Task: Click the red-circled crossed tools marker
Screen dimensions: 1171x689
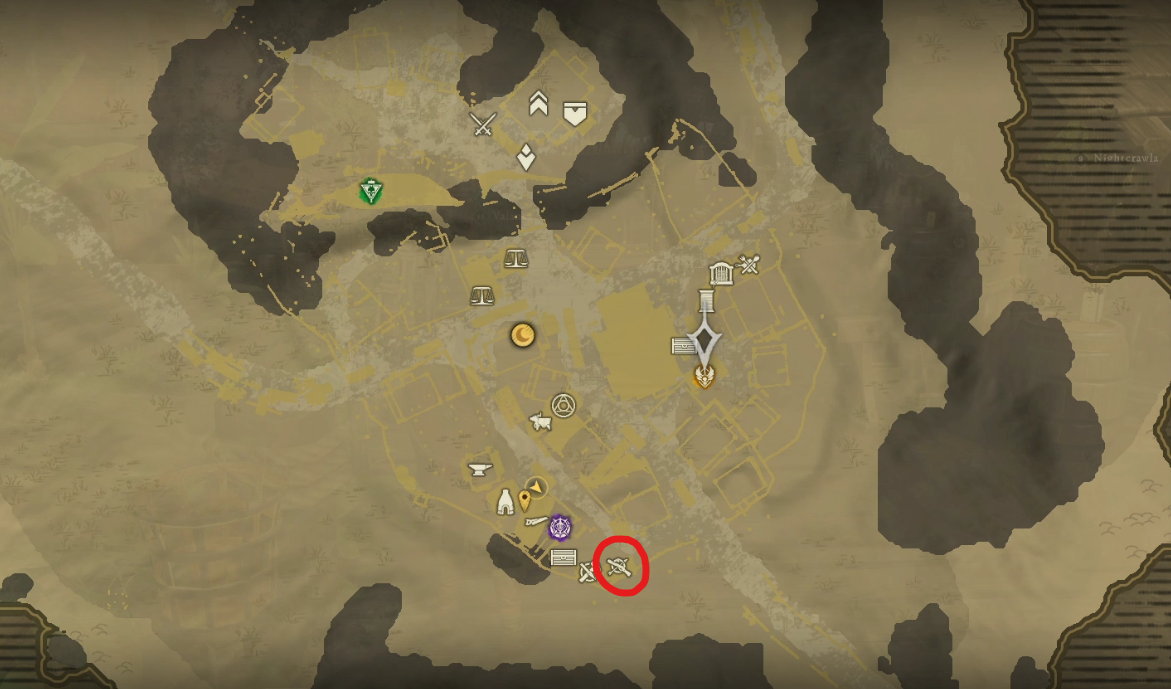Action: pyautogui.click(x=619, y=567)
